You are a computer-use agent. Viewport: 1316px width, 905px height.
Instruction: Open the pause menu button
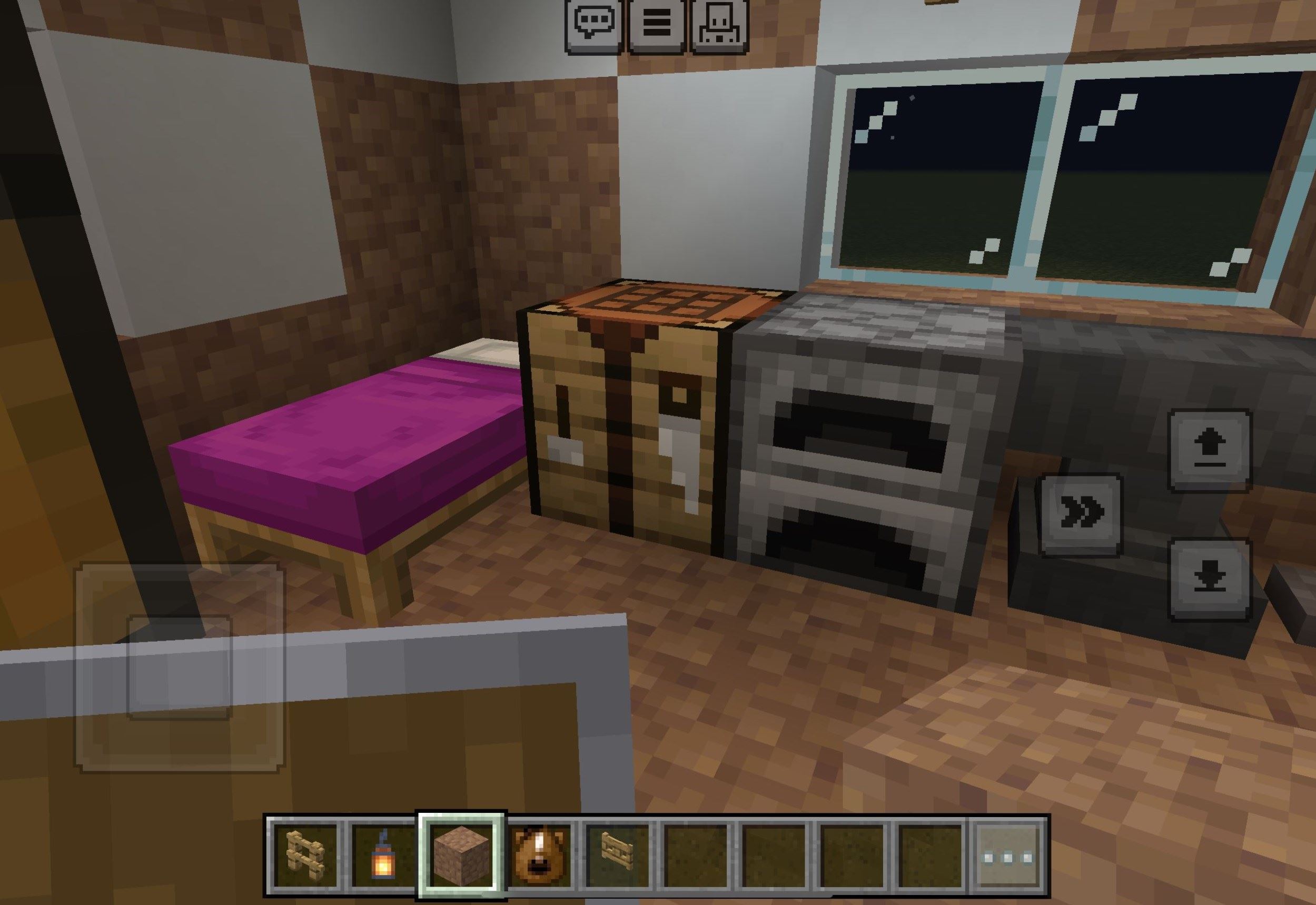[657, 25]
